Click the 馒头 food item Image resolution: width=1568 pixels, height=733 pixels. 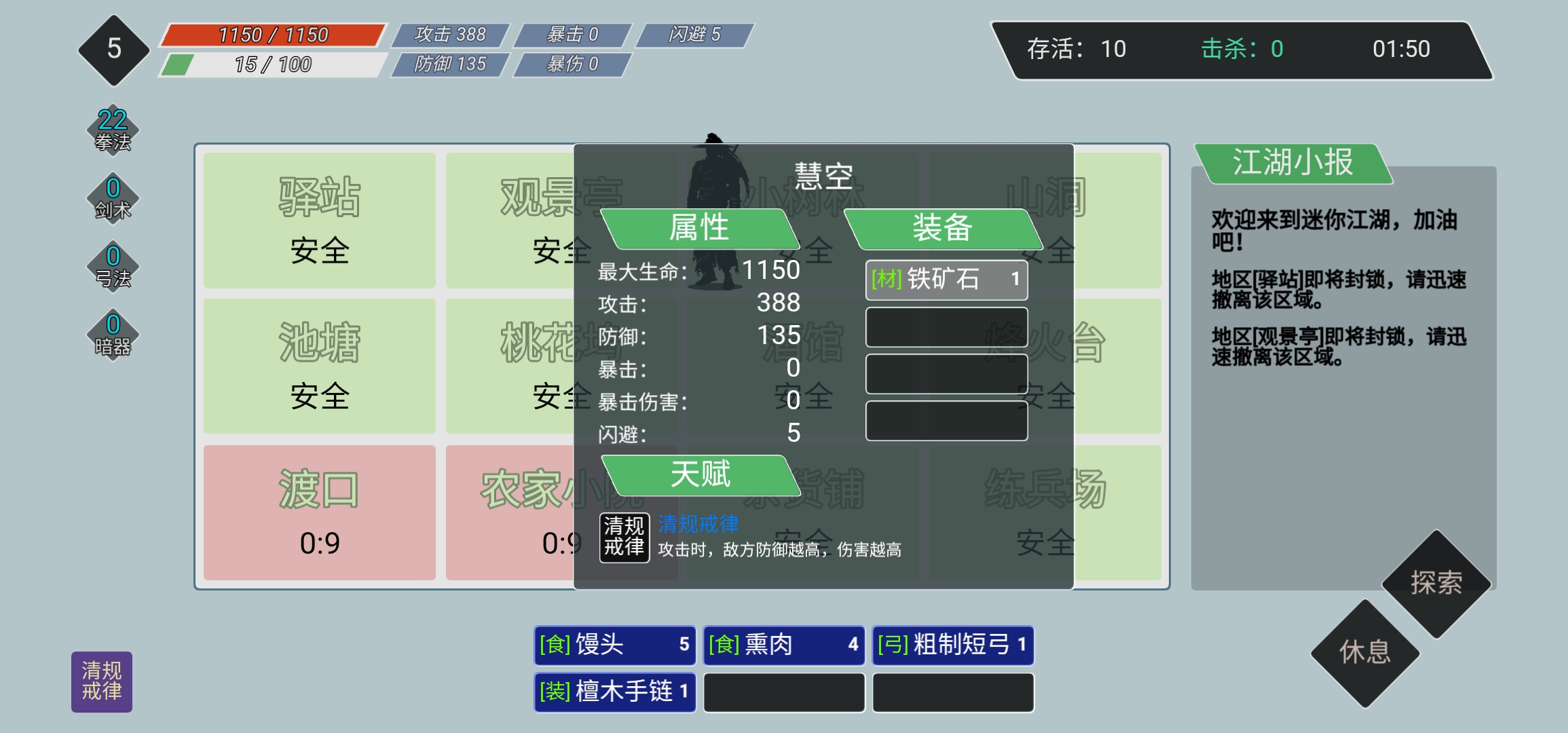[614, 645]
